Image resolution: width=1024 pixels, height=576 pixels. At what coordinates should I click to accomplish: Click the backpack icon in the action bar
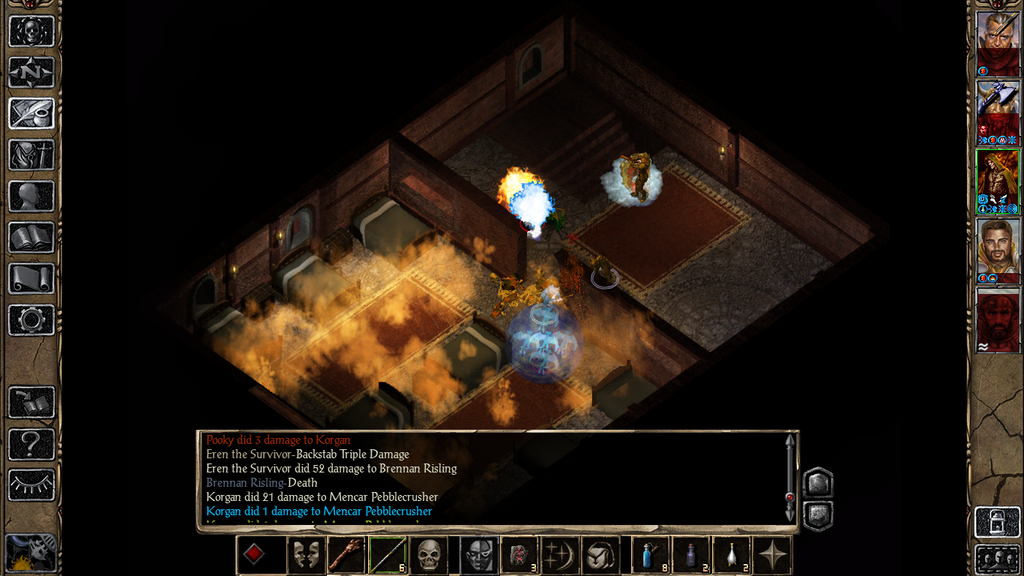pos(601,555)
